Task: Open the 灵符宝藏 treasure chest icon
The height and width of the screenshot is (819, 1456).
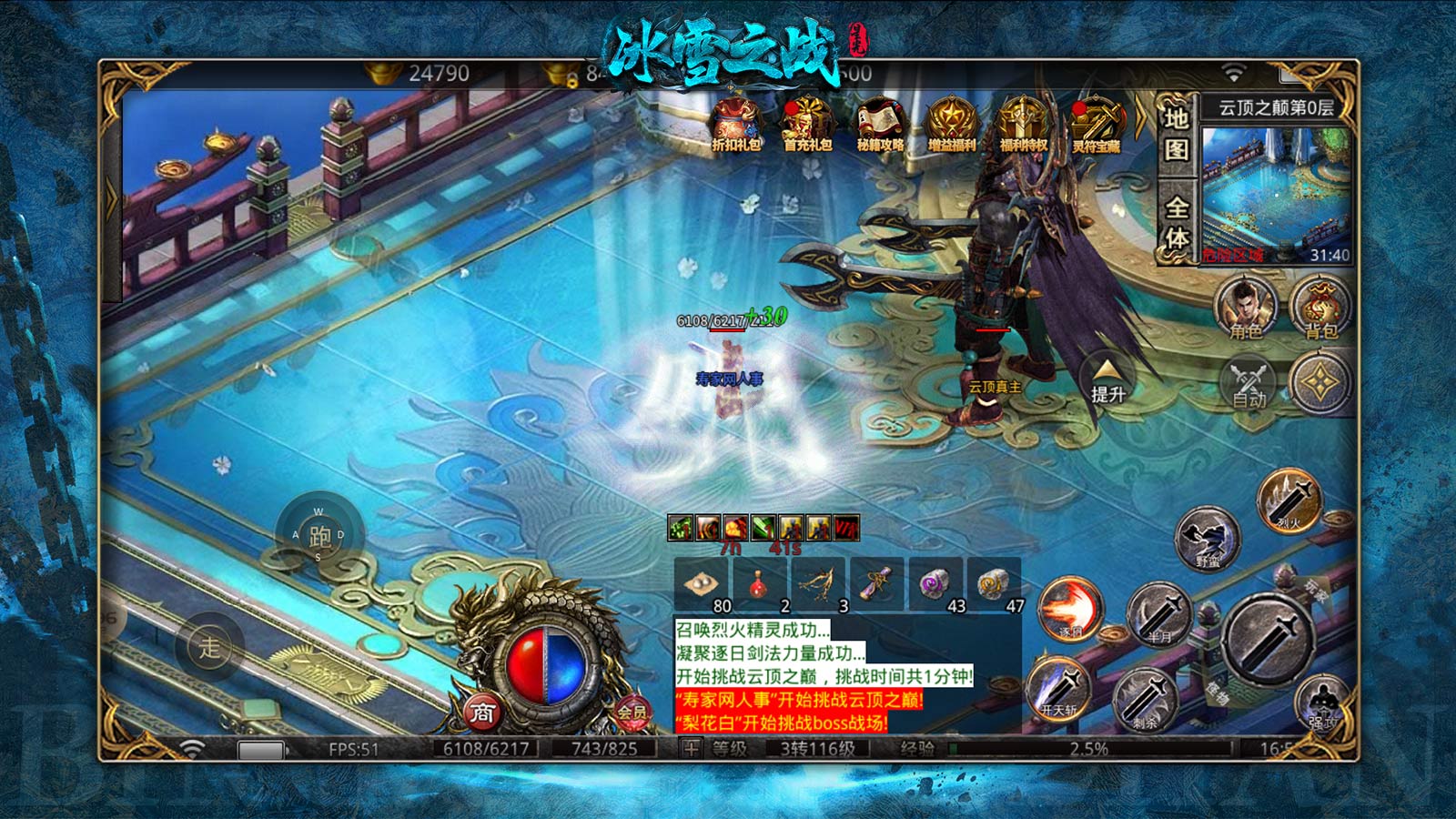Action: point(1096,125)
